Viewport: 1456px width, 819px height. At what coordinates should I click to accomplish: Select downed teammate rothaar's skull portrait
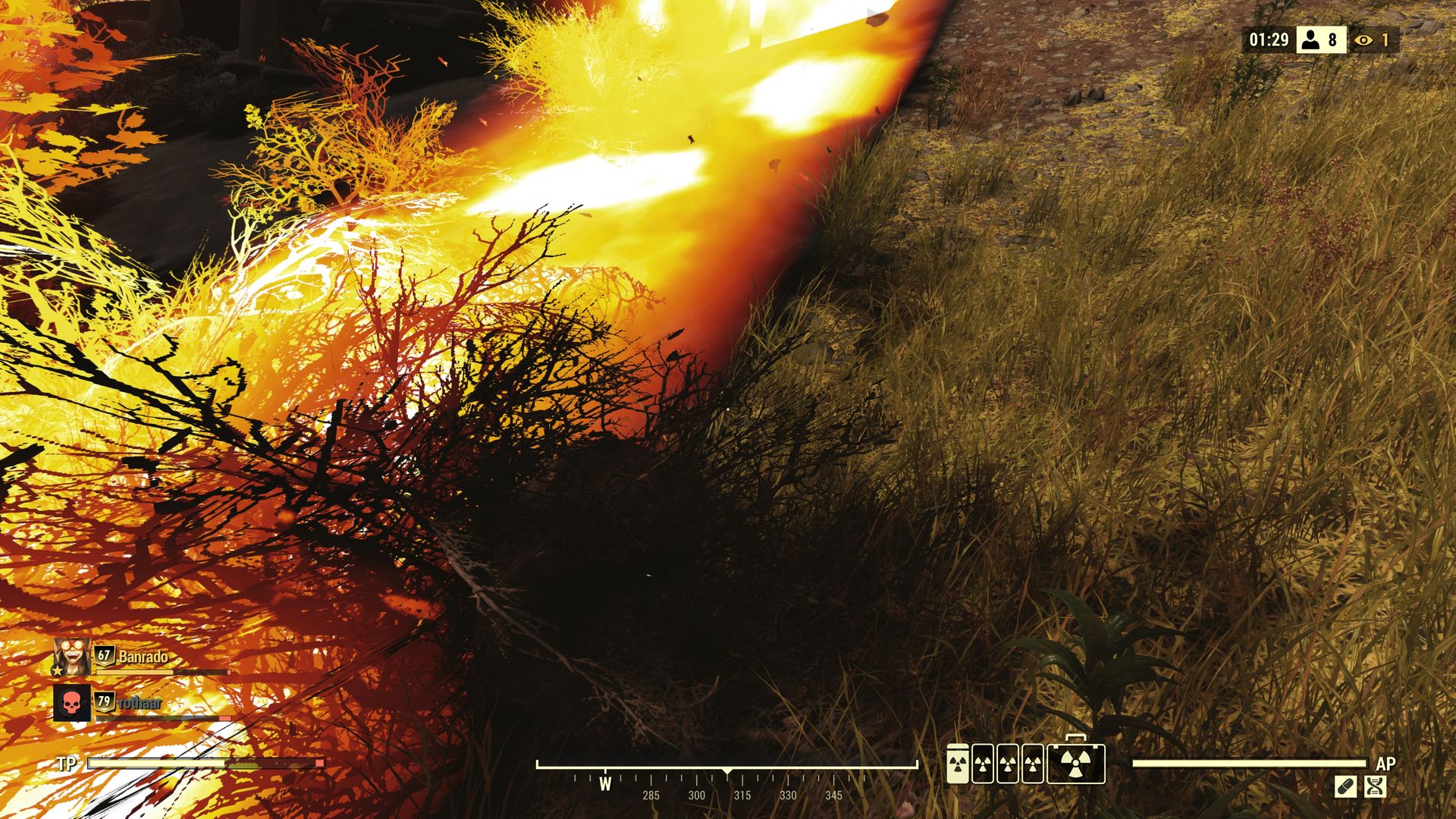click(72, 703)
